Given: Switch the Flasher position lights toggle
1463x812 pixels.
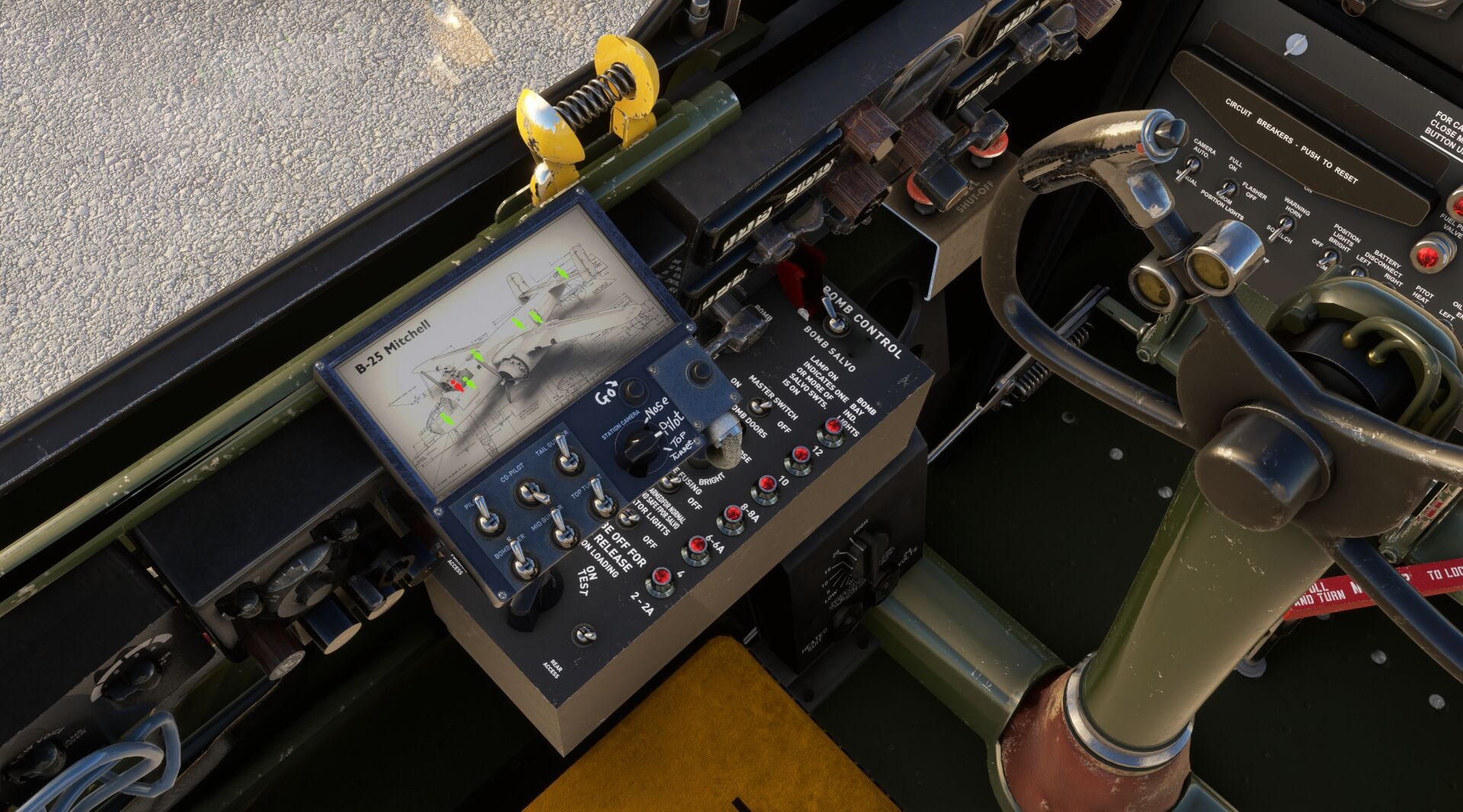Looking at the screenshot, I should click(x=1228, y=188).
